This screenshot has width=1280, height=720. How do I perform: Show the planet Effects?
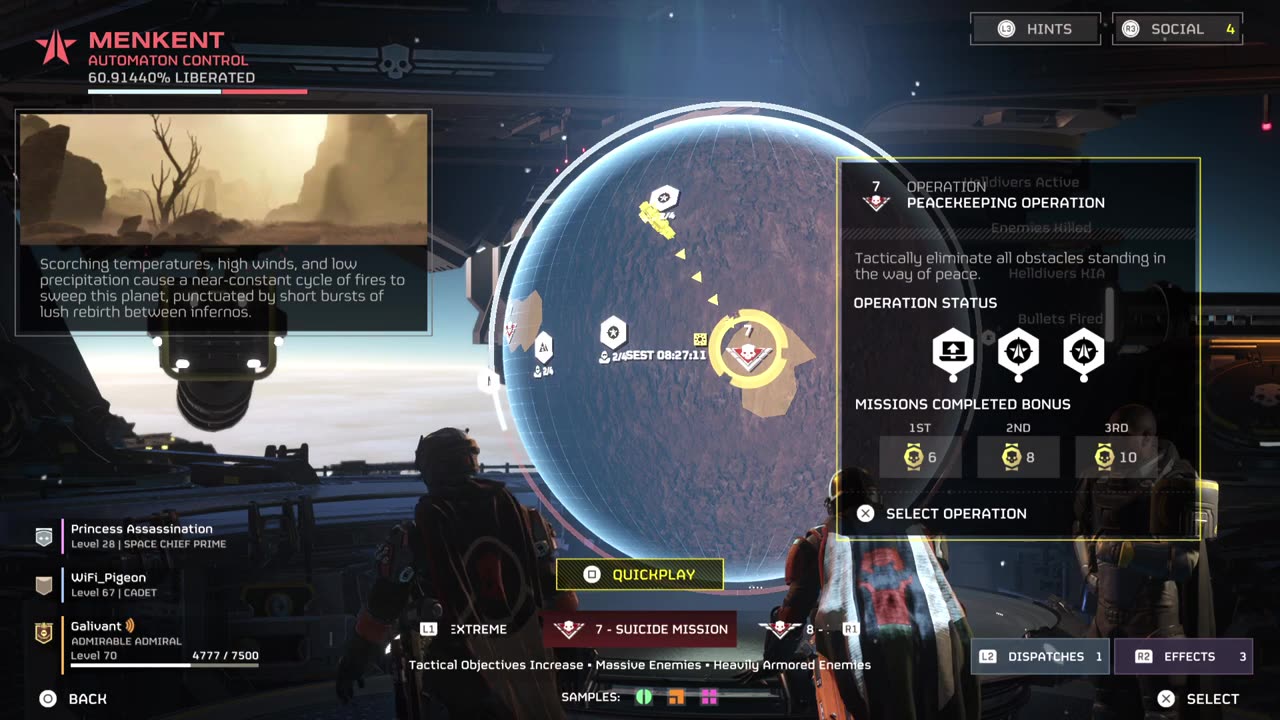(x=1183, y=657)
